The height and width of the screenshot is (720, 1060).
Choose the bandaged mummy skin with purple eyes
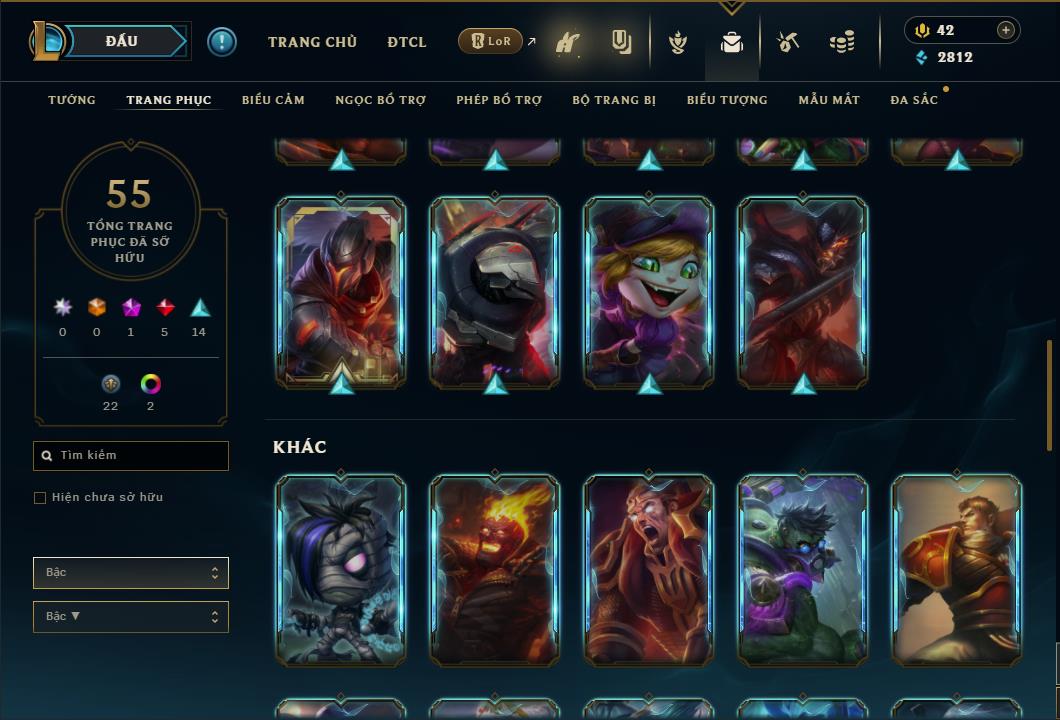point(341,570)
